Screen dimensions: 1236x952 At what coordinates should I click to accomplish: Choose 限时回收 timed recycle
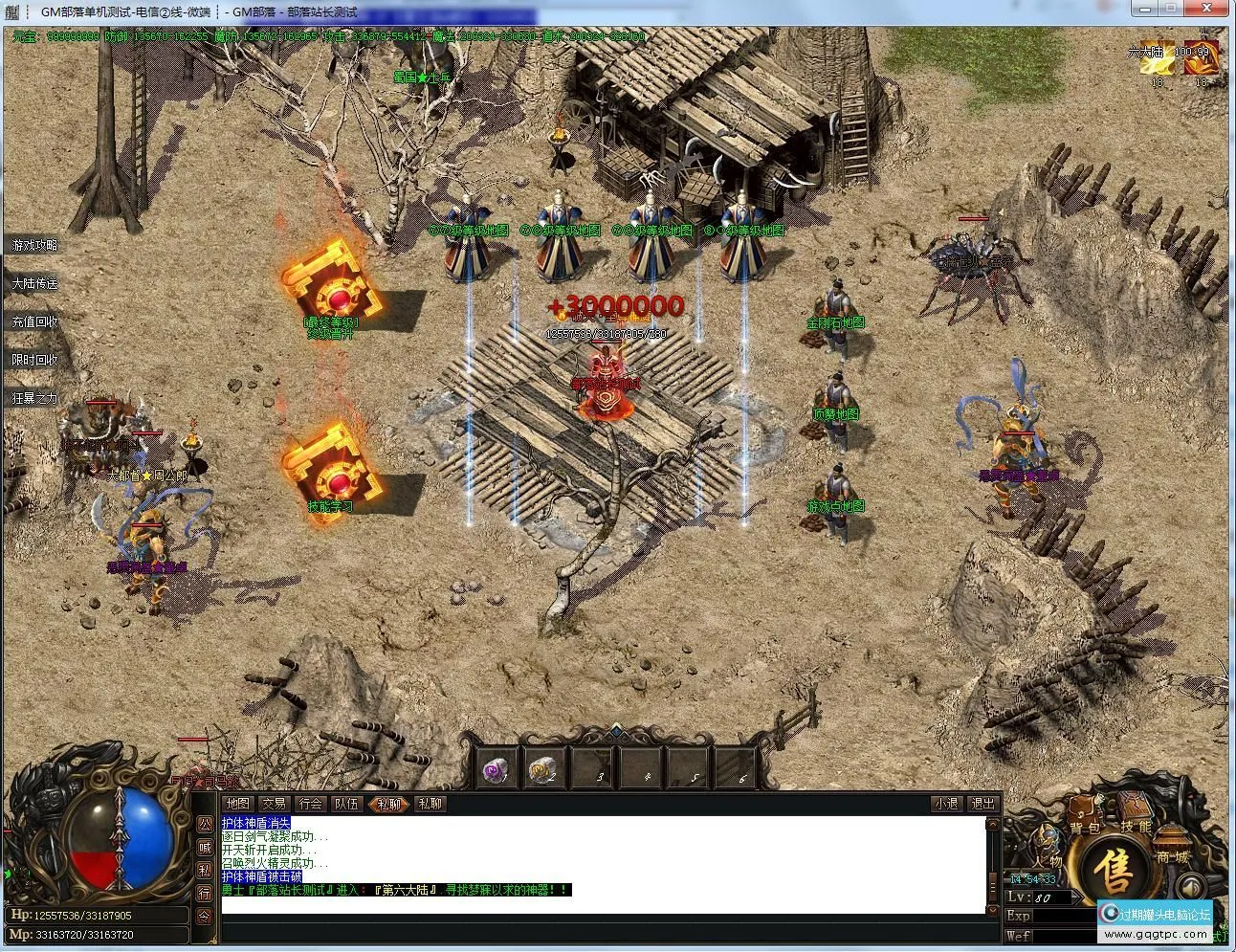[34, 361]
